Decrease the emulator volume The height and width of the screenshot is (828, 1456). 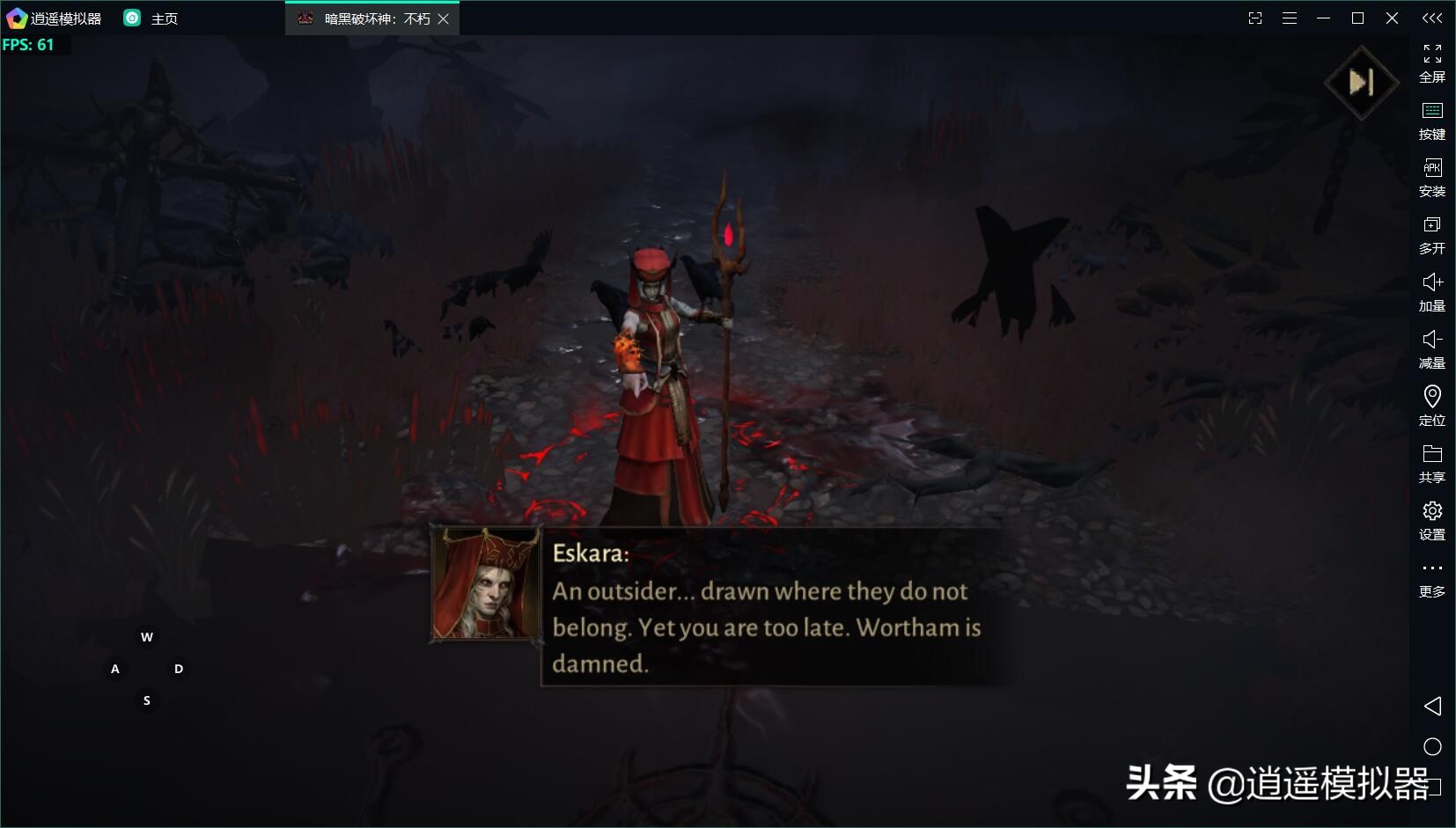(x=1432, y=349)
